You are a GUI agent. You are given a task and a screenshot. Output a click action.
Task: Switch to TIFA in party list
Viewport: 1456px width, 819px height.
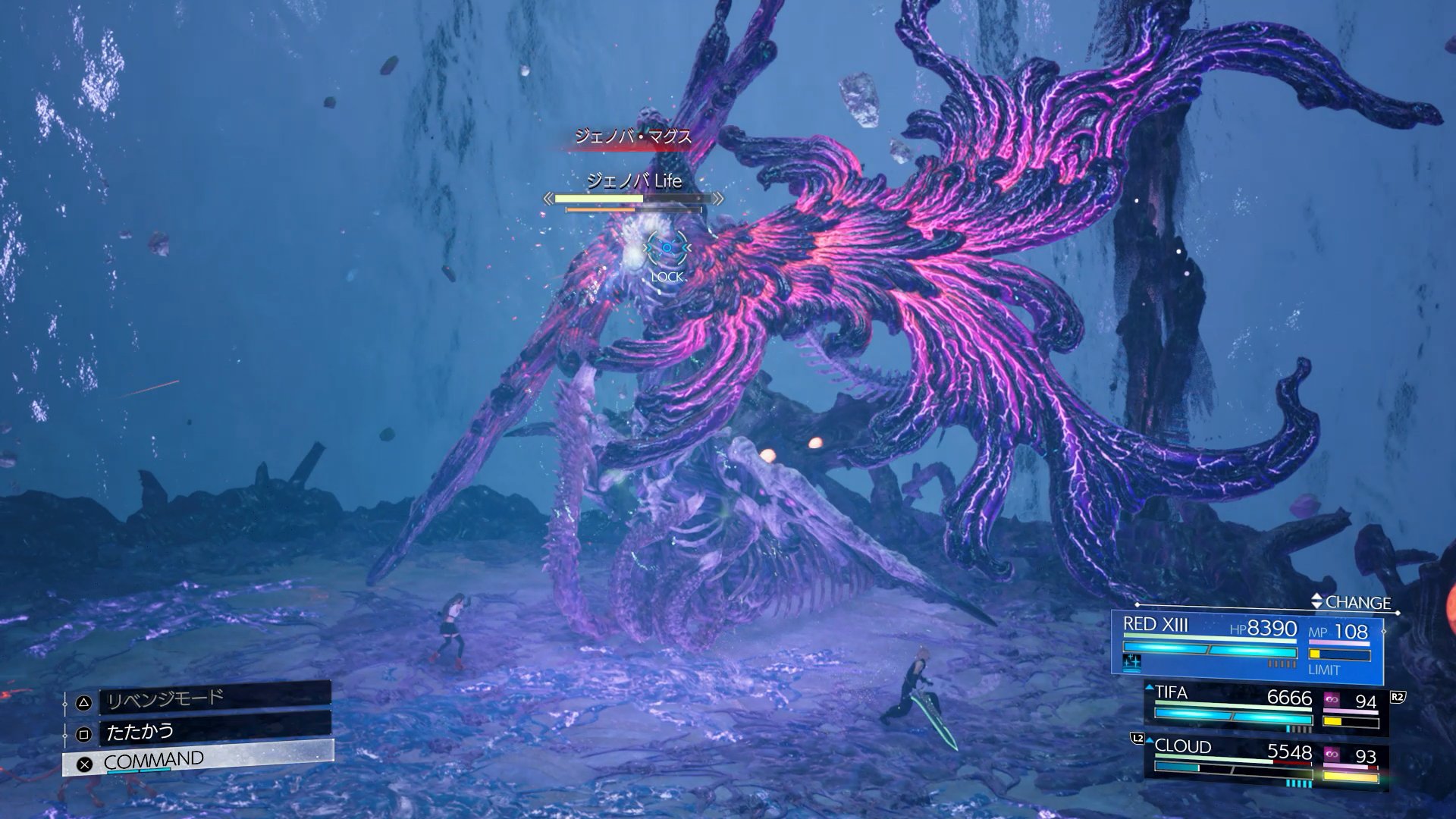tap(1265, 708)
